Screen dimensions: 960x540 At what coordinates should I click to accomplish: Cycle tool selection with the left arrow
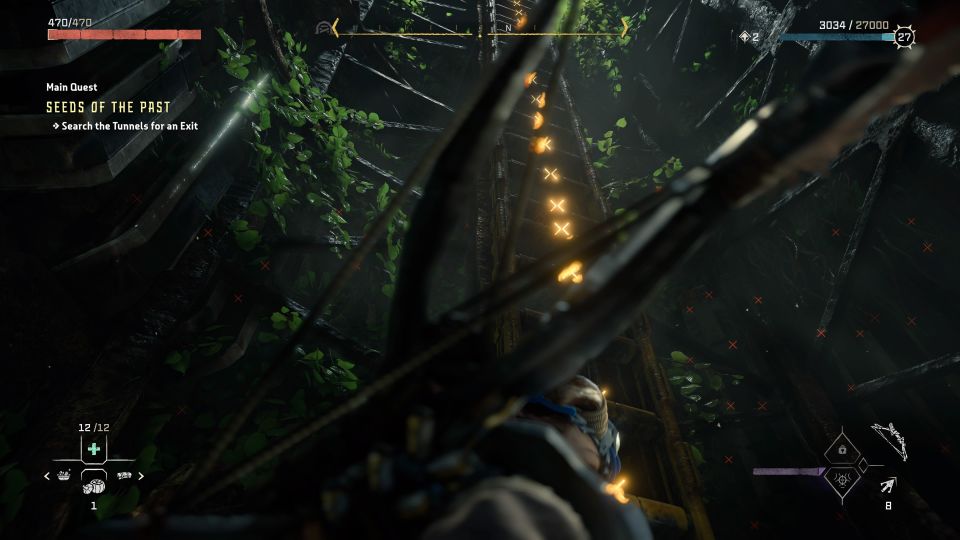point(47,476)
